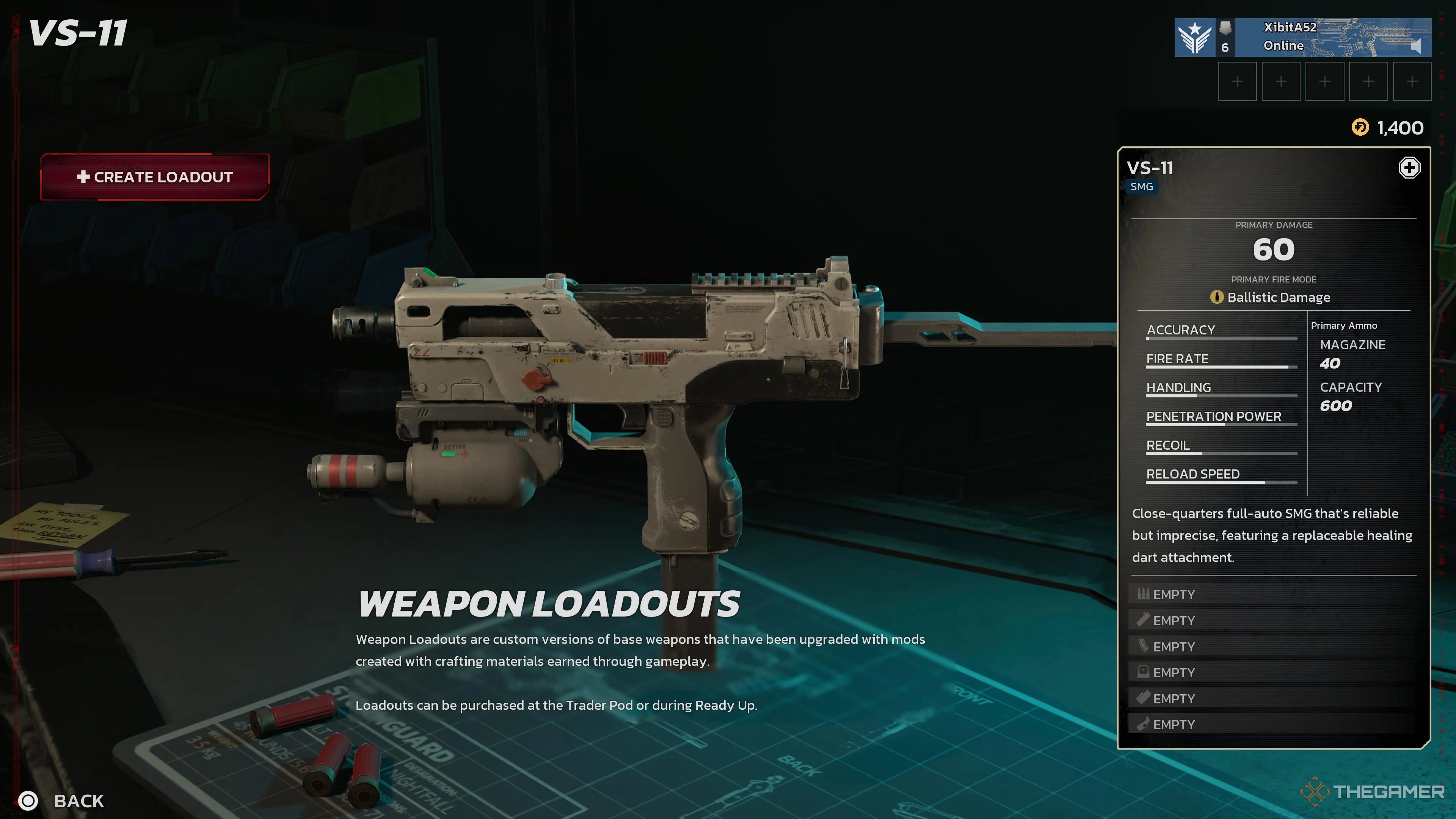1456x819 pixels.
Task: Click the medic cross icon on VS-11 card
Action: coord(1409,168)
